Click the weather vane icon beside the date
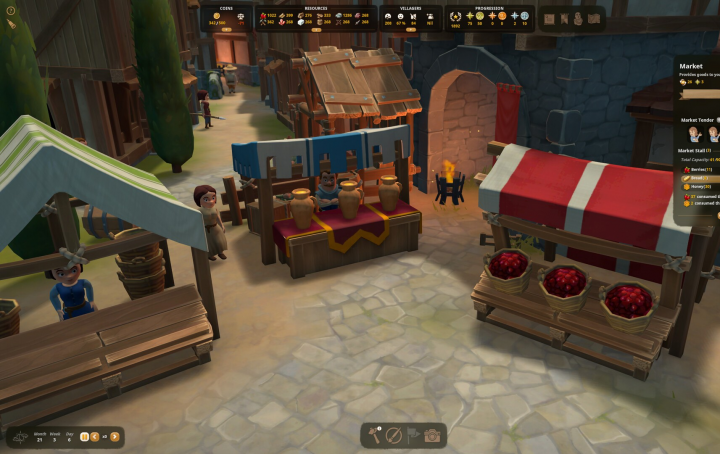The image size is (720, 454). click(x=21, y=436)
